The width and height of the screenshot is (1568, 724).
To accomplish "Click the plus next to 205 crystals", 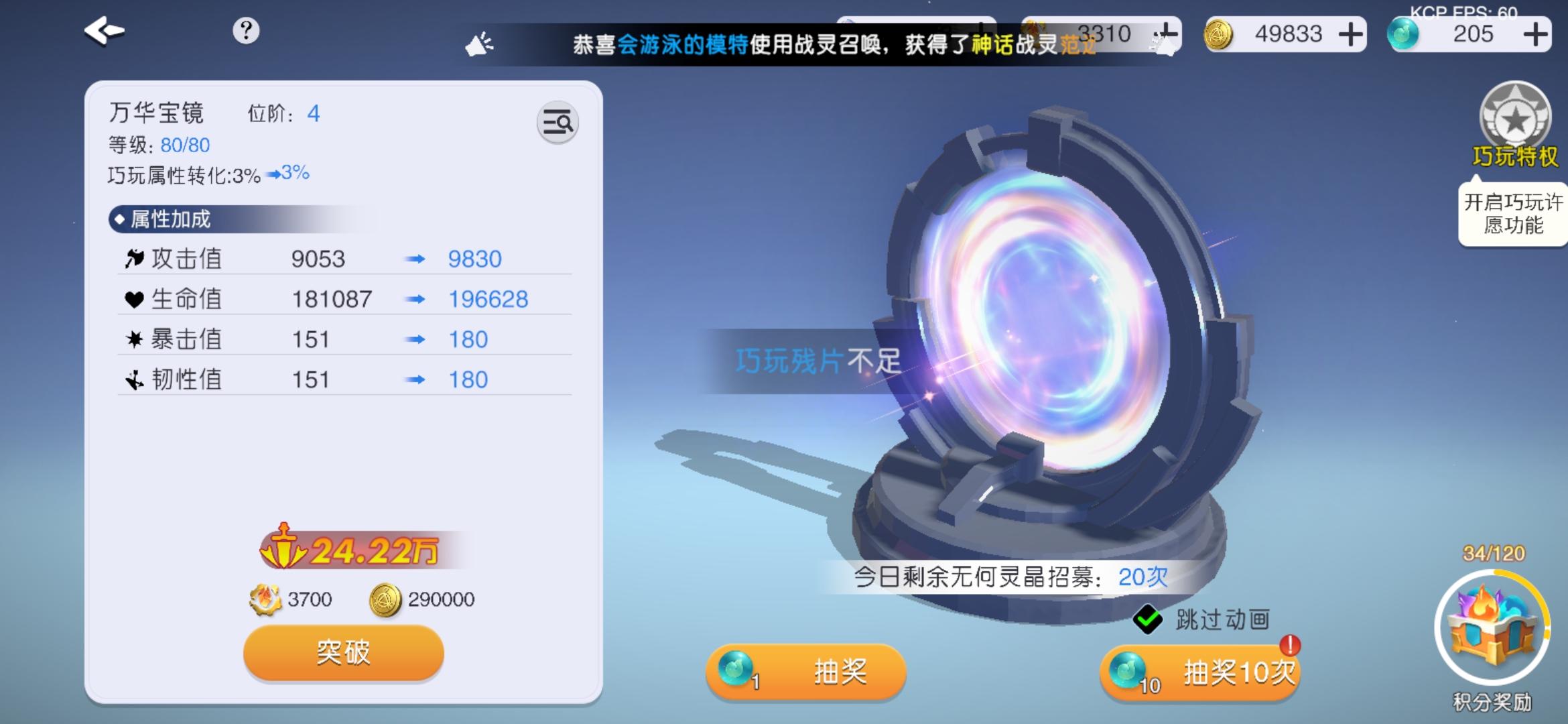I will click(x=1538, y=34).
